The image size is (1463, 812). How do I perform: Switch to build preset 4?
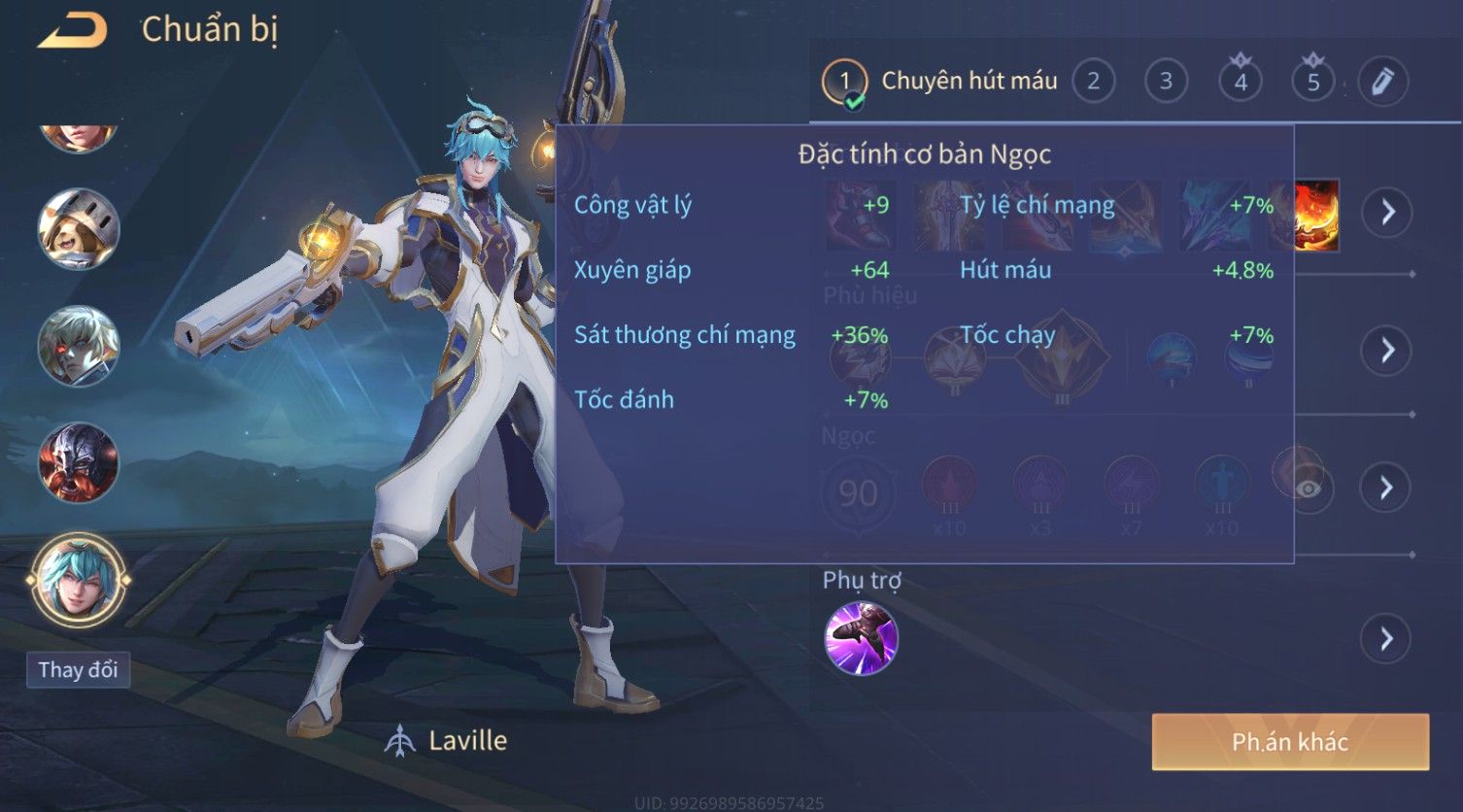(x=1240, y=82)
